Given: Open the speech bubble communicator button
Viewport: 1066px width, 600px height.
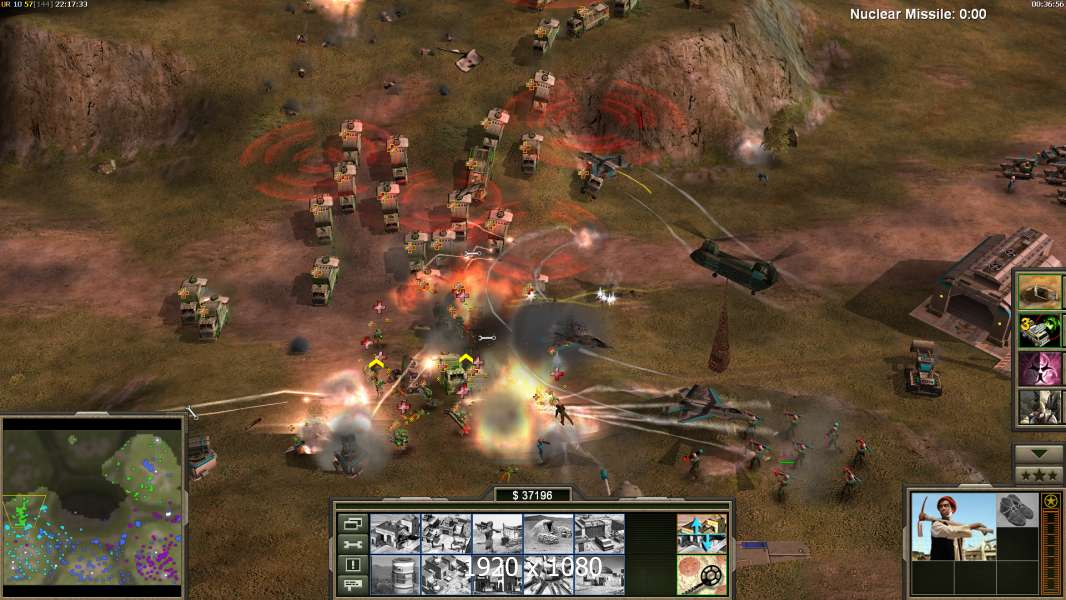Looking at the screenshot, I should click(x=353, y=585).
